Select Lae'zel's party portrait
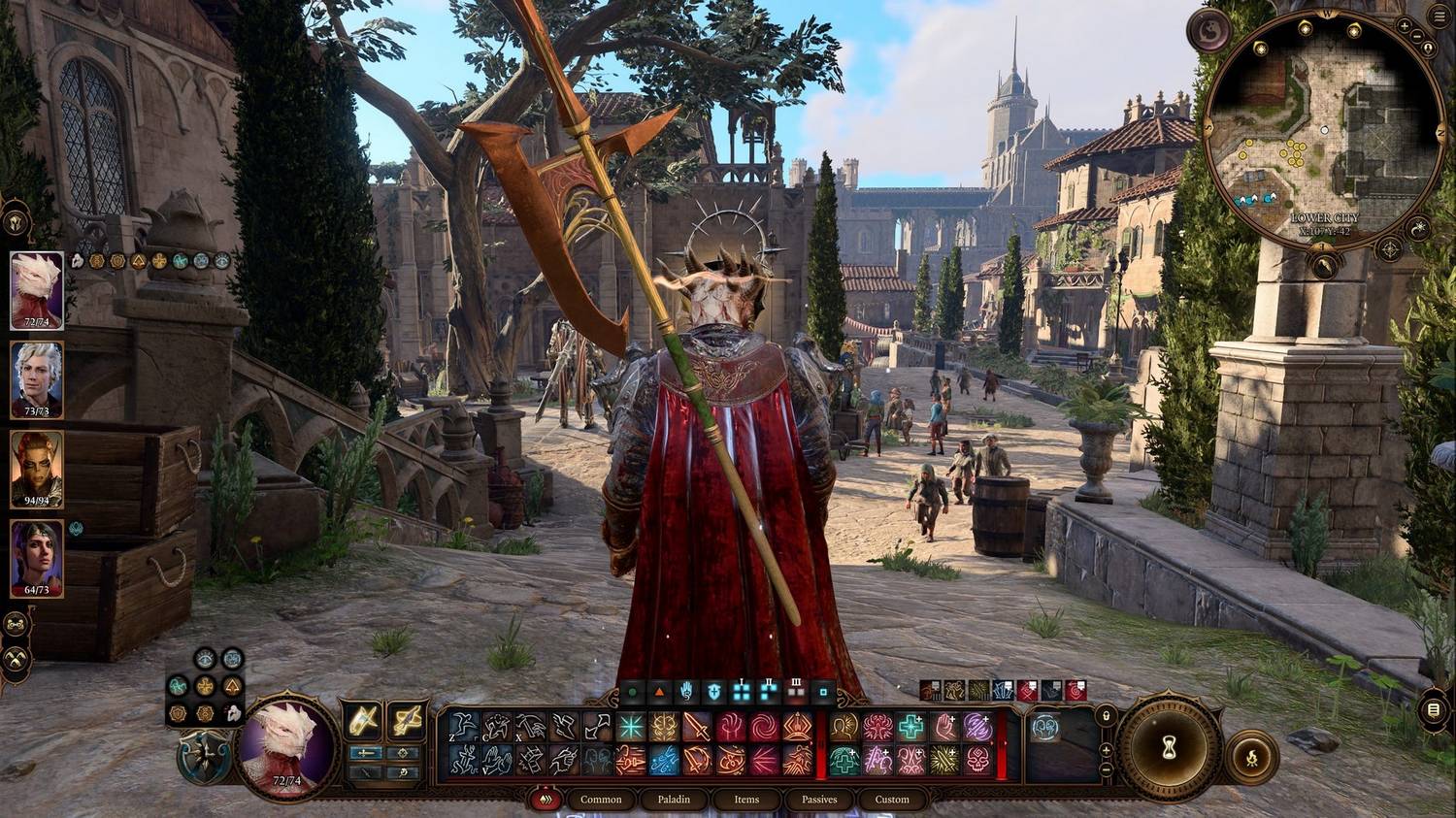The width and height of the screenshot is (1456, 818). pos(37,469)
